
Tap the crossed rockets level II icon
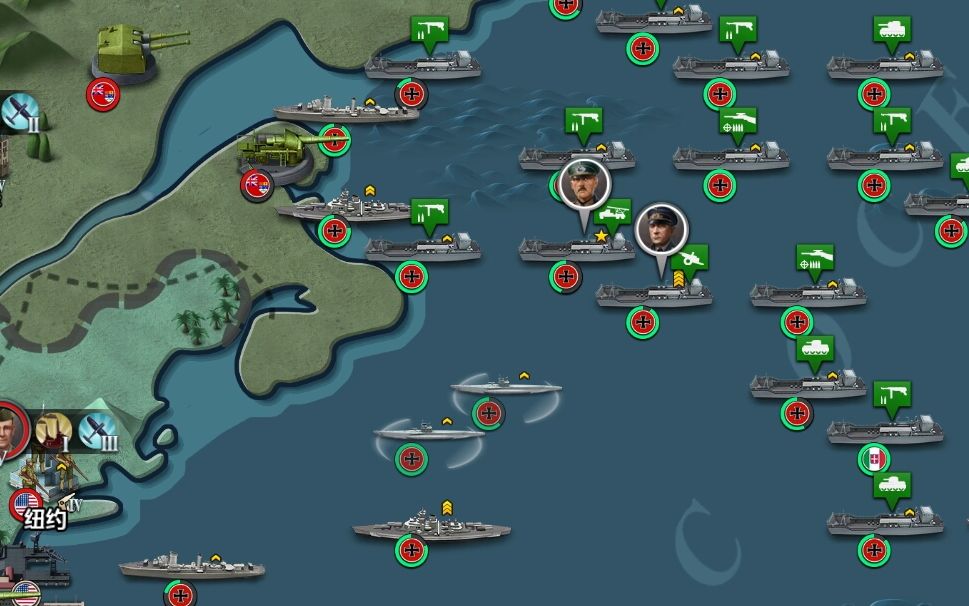coord(17,113)
